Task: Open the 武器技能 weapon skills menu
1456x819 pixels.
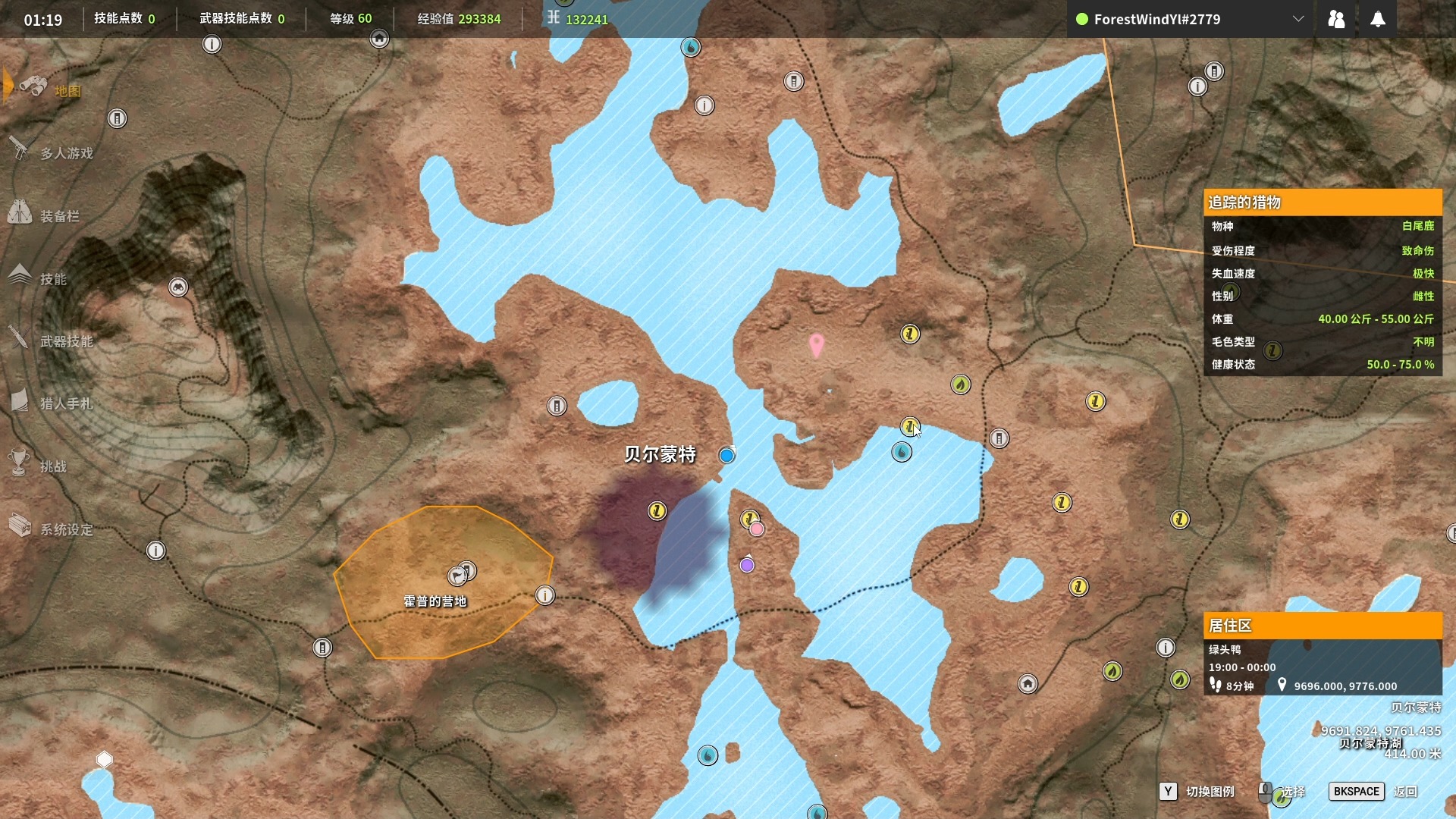Action: point(66,341)
